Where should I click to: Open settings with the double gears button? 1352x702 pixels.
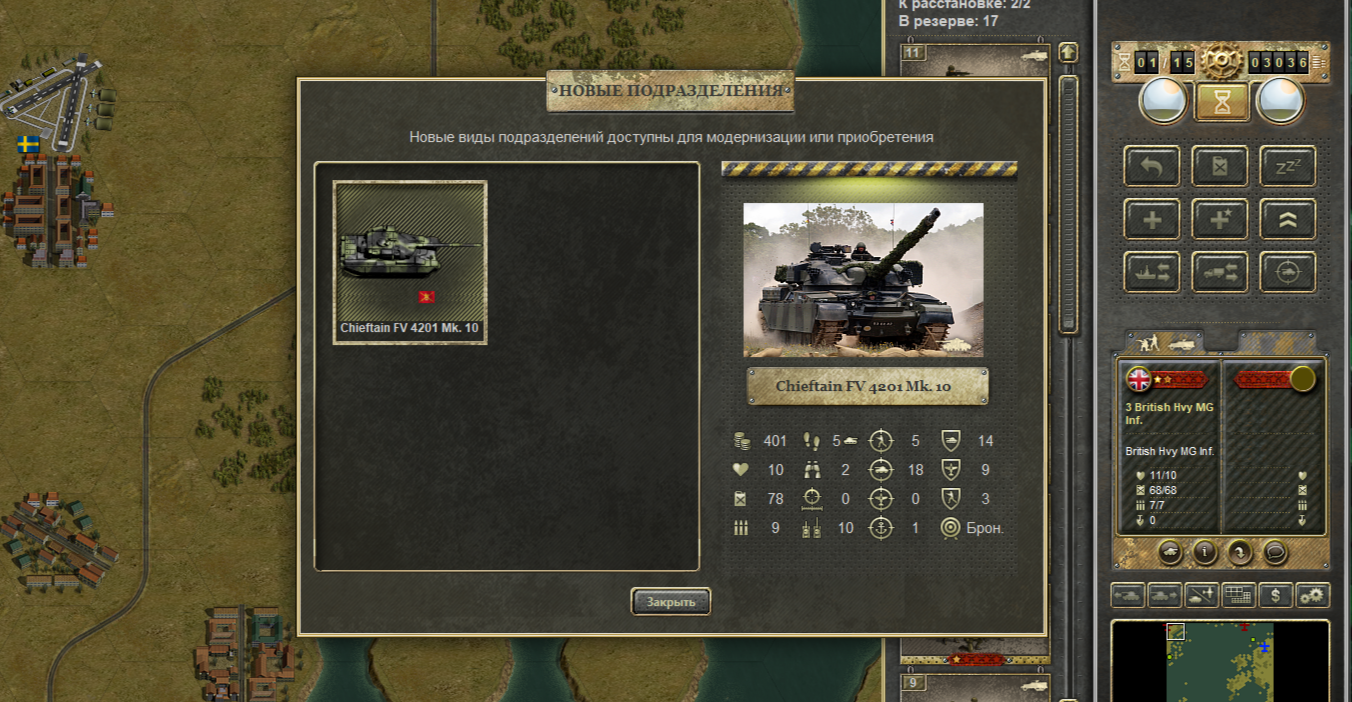[x=1312, y=596]
